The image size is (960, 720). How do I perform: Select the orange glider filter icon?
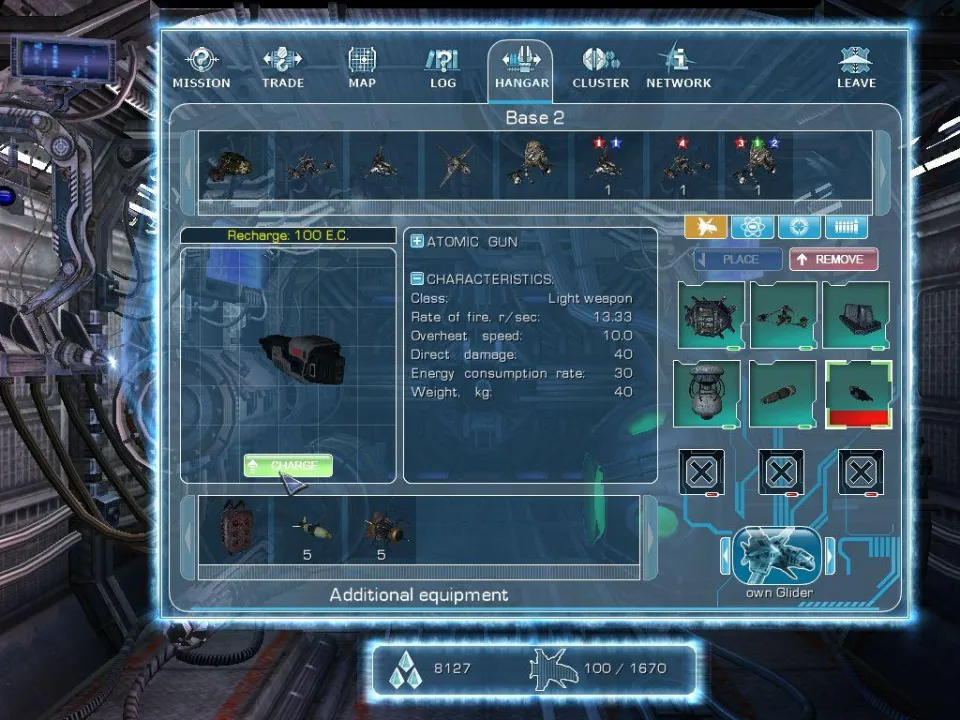click(x=705, y=227)
